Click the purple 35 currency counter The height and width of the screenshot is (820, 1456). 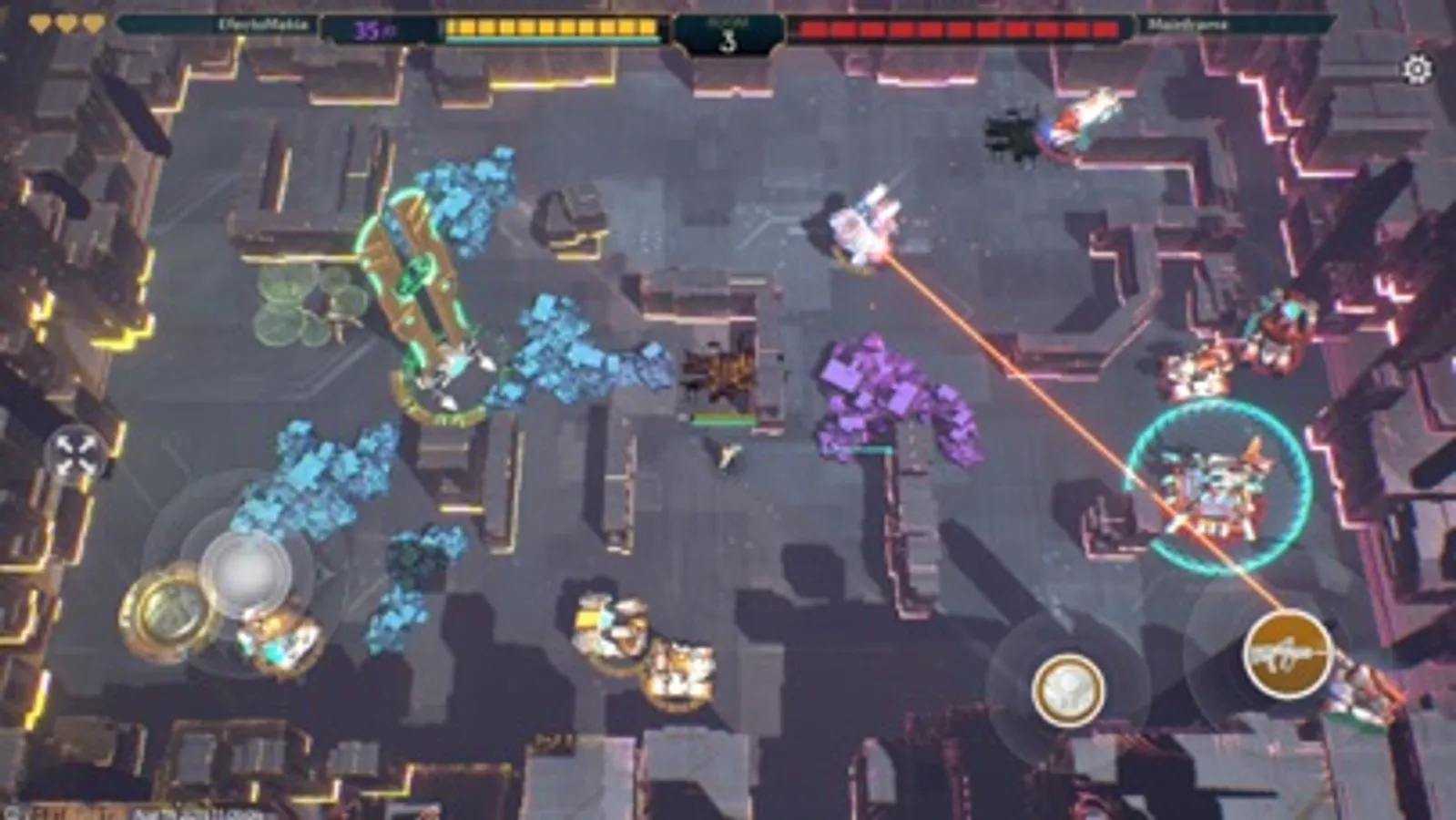tap(372, 29)
